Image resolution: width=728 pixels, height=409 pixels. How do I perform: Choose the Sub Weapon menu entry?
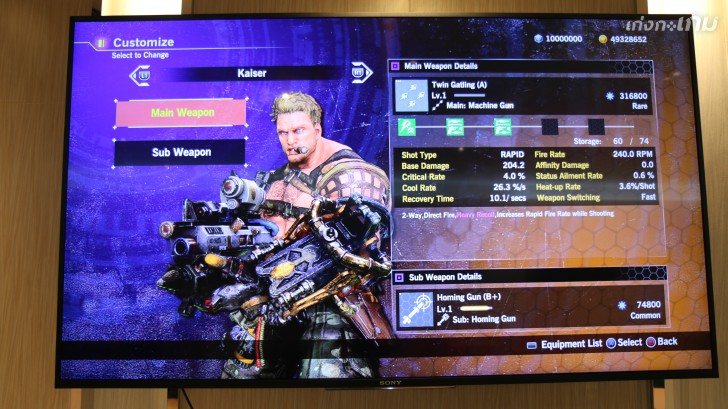coord(180,152)
